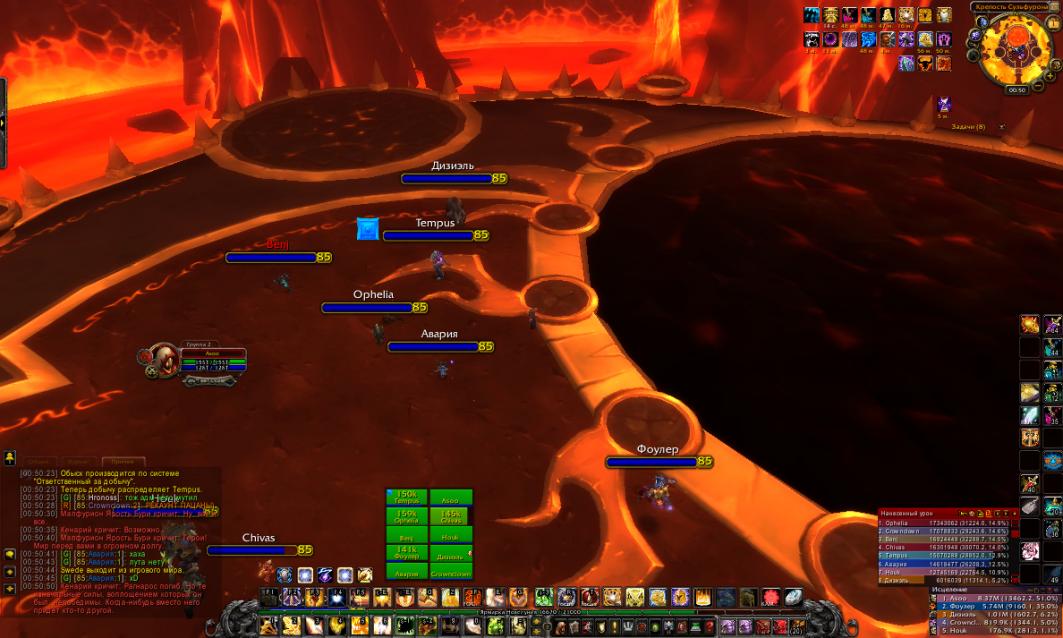The image size is (1063, 638).
Task: Click the player portrait unit frame
Action: tap(163, 358)
